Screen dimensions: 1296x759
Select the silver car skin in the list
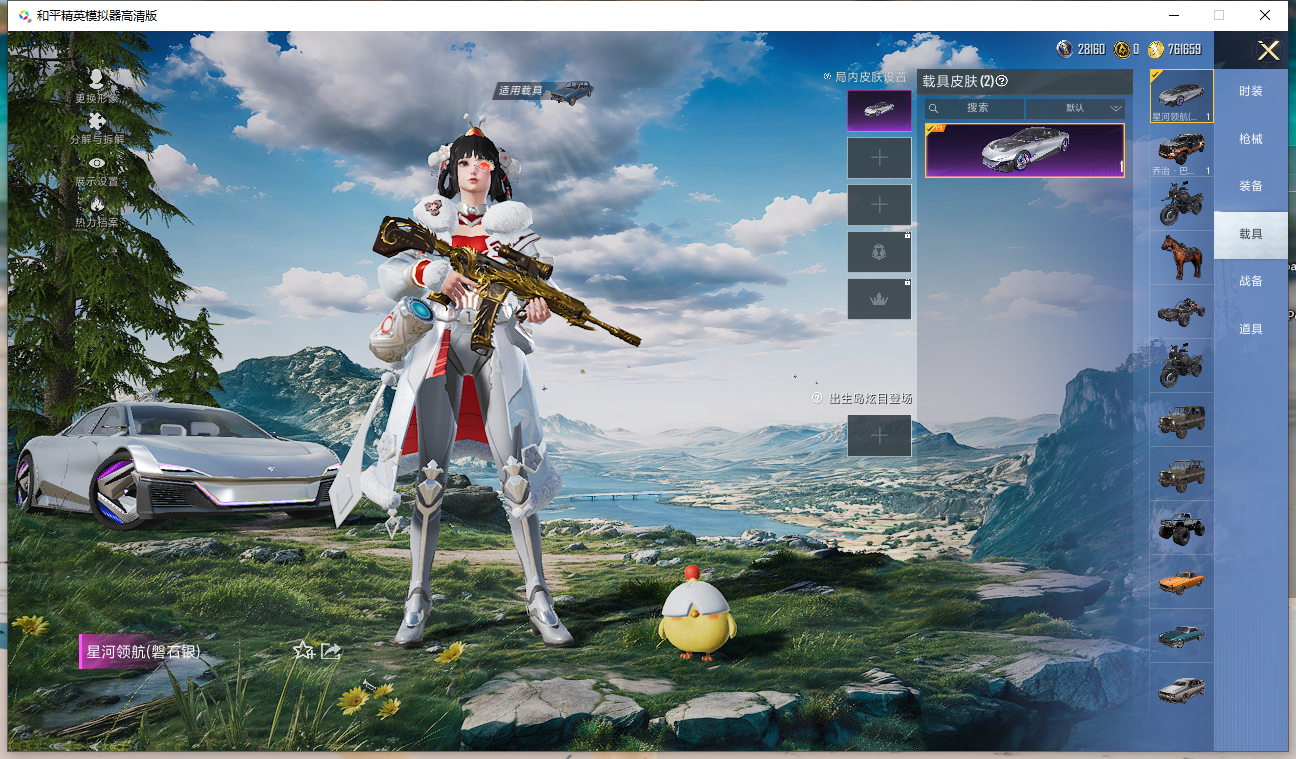(1024, 150)
